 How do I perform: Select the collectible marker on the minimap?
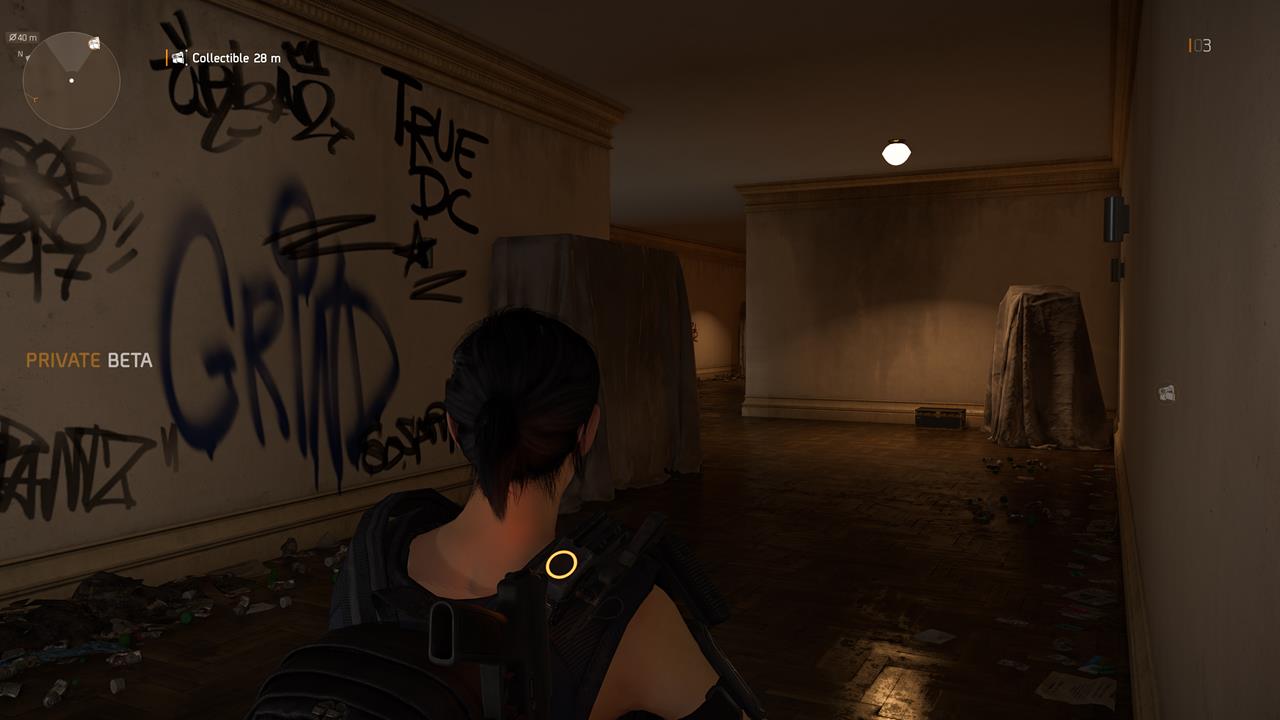coord(94,43)
